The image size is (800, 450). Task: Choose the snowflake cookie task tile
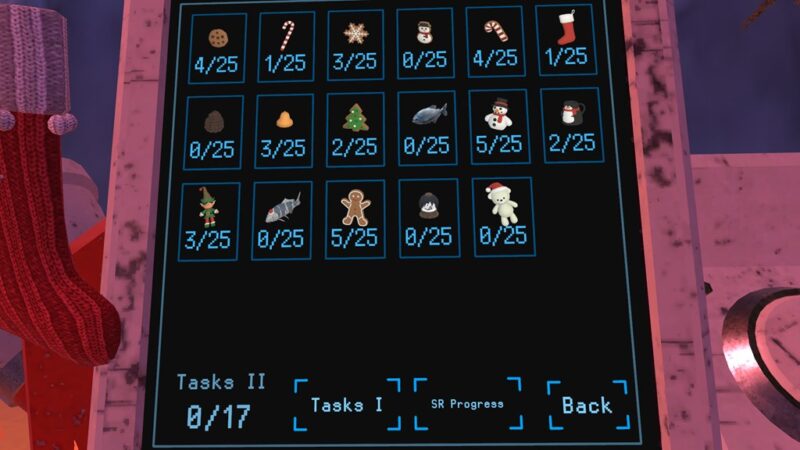click(x=354, y=46)
